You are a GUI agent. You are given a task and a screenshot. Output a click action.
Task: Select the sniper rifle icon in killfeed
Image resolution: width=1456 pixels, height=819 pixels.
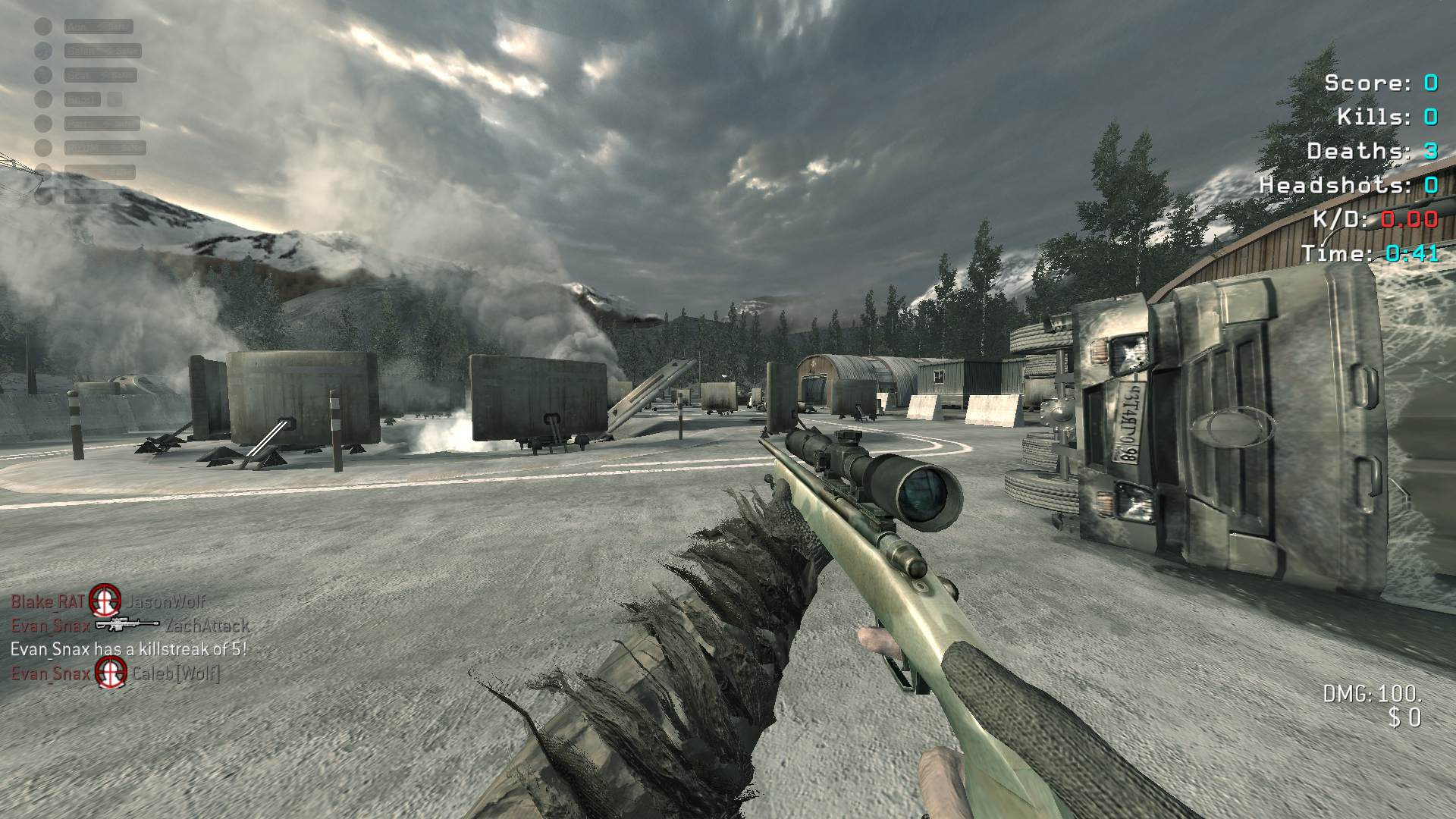coord(127,626)
